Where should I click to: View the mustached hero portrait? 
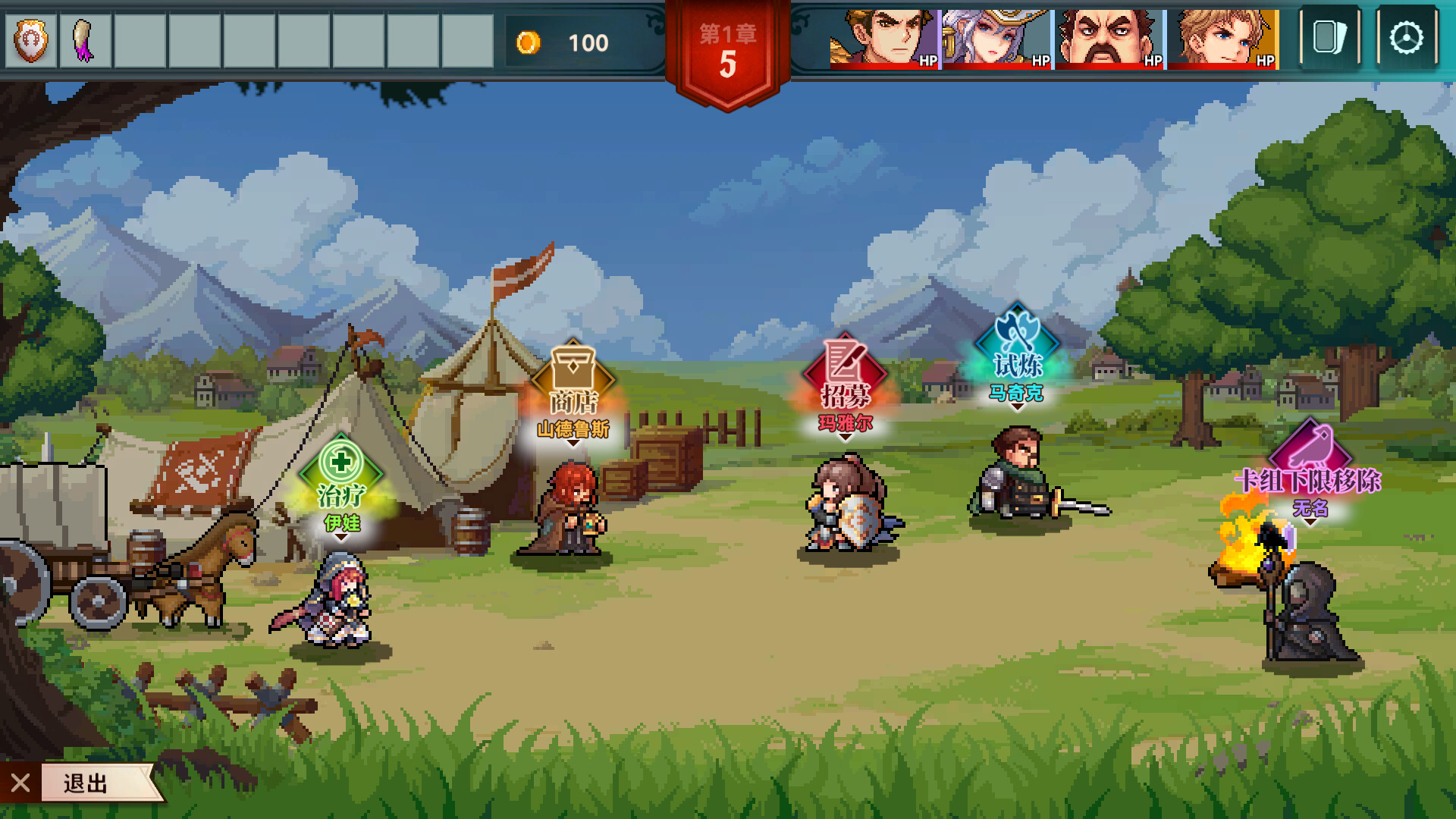coord(1109,39)
